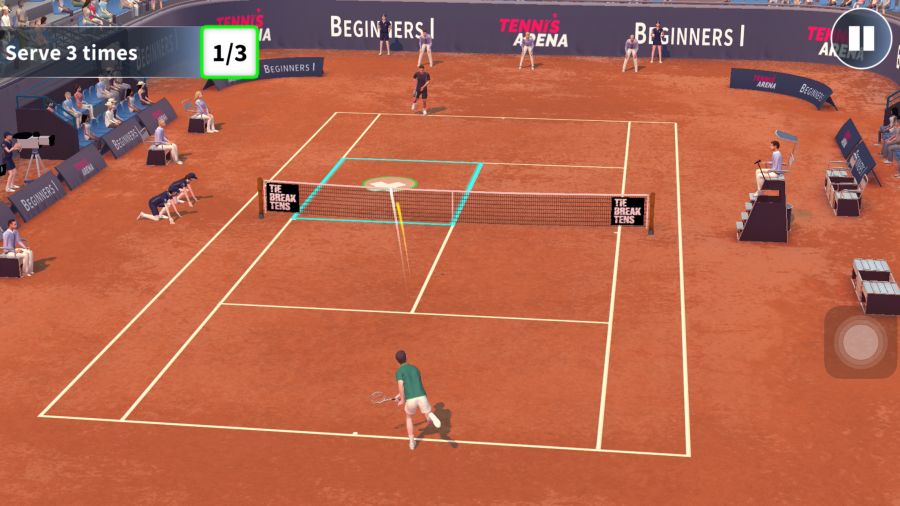
Task: Tap the virtual joystick control
Action: 859,342
